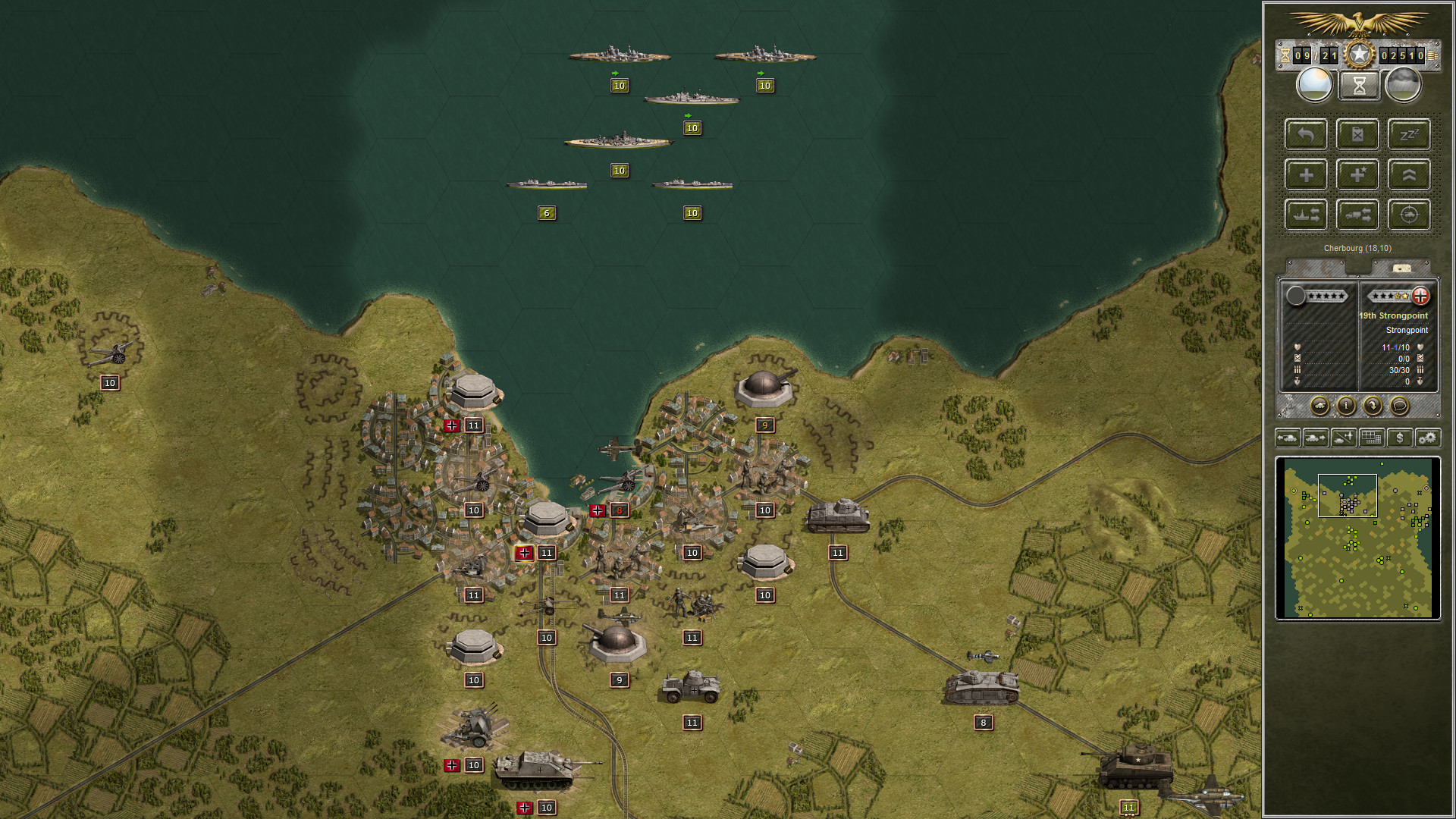1456x819 pixels.
Task: Click the mount/dismount transport truck icon
Action: 1357,214
